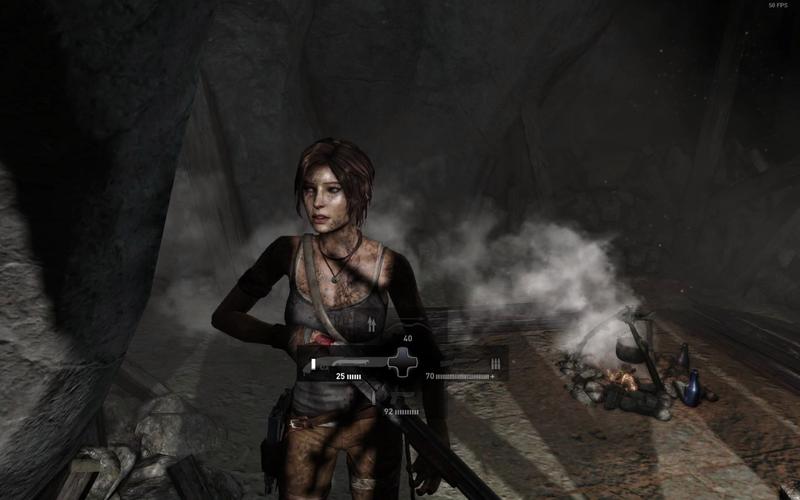This screenshot has width=800, height=500.
Task: Switch to the rifle's three-bullets icon
Action: (494, 362)
